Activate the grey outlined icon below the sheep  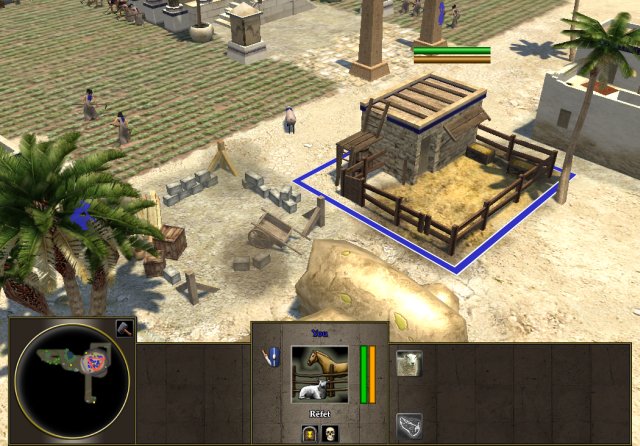408,427
